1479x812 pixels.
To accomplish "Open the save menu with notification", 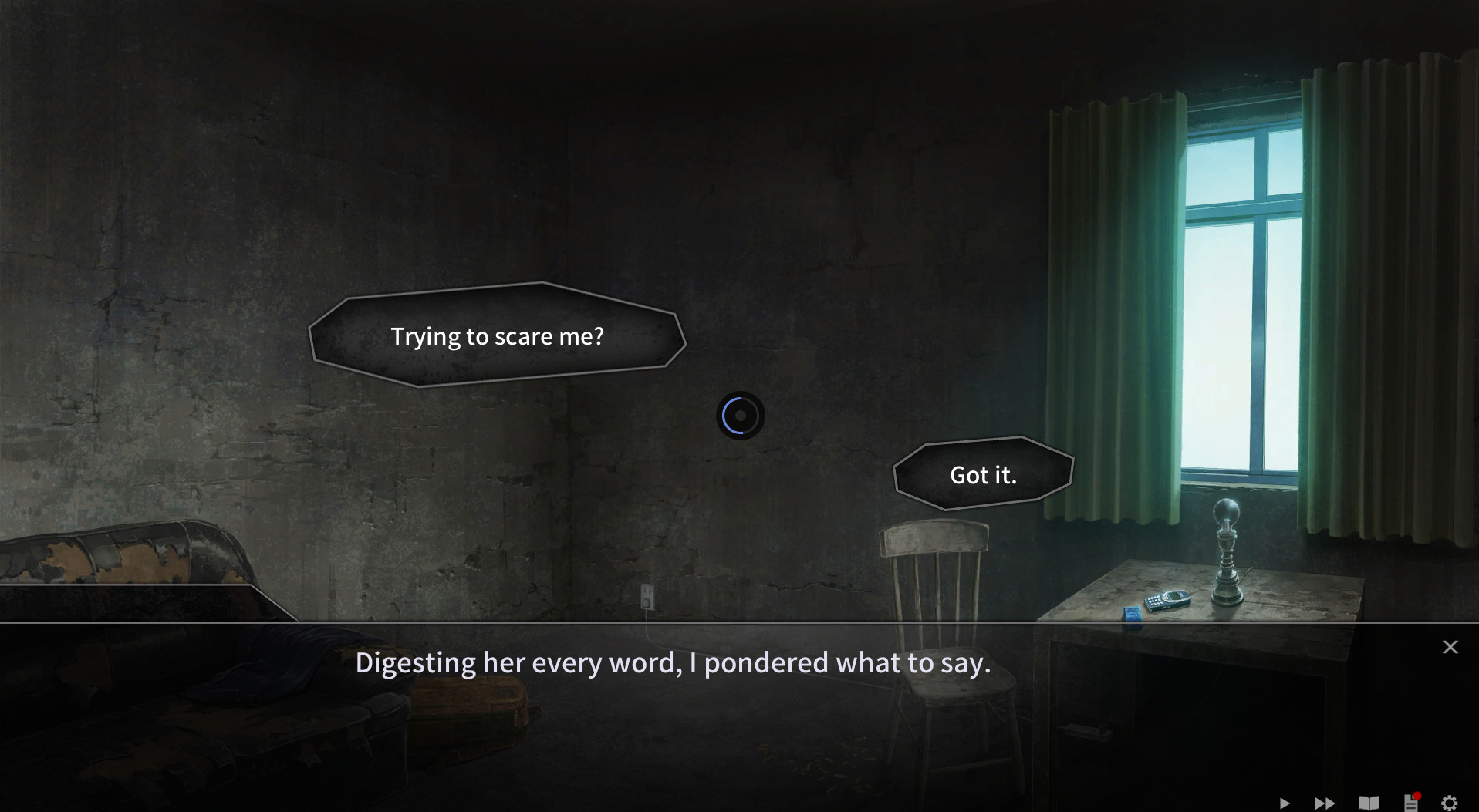I will click(1410, 803).
